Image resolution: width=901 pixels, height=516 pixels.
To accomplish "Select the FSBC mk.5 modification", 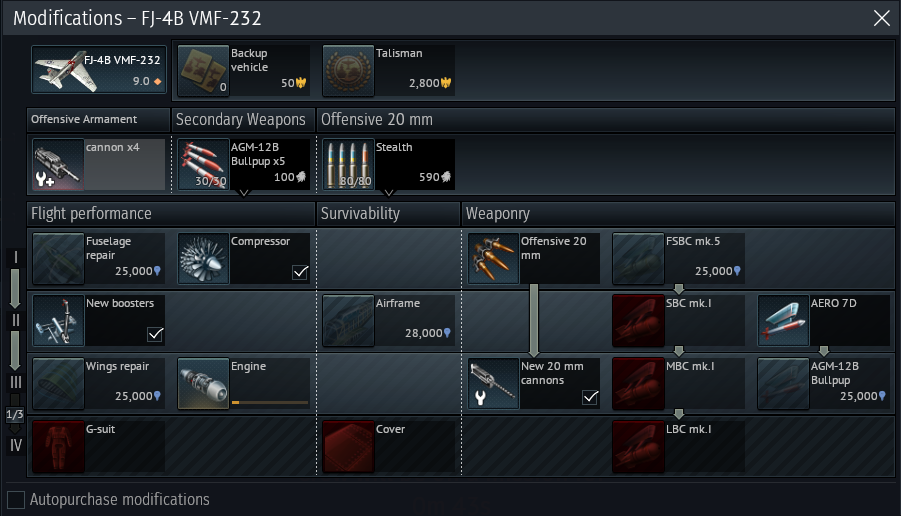I will tap(678, 257).
